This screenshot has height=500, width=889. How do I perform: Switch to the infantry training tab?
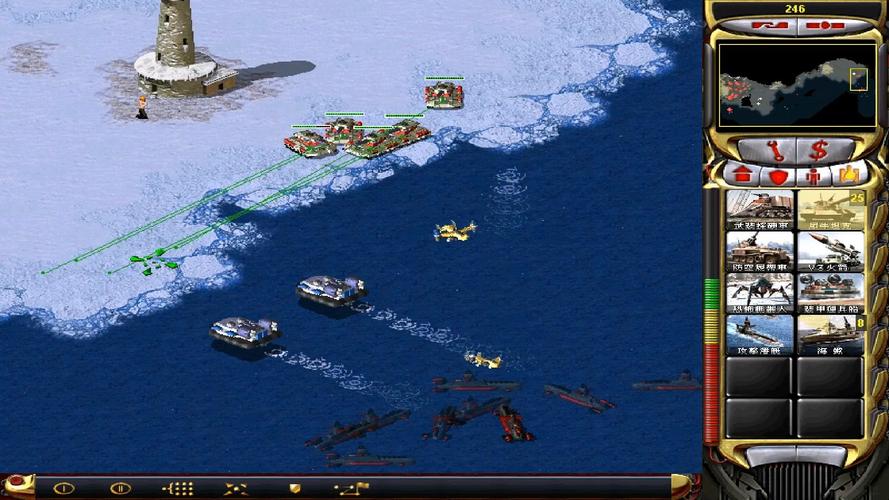[812, 176]
